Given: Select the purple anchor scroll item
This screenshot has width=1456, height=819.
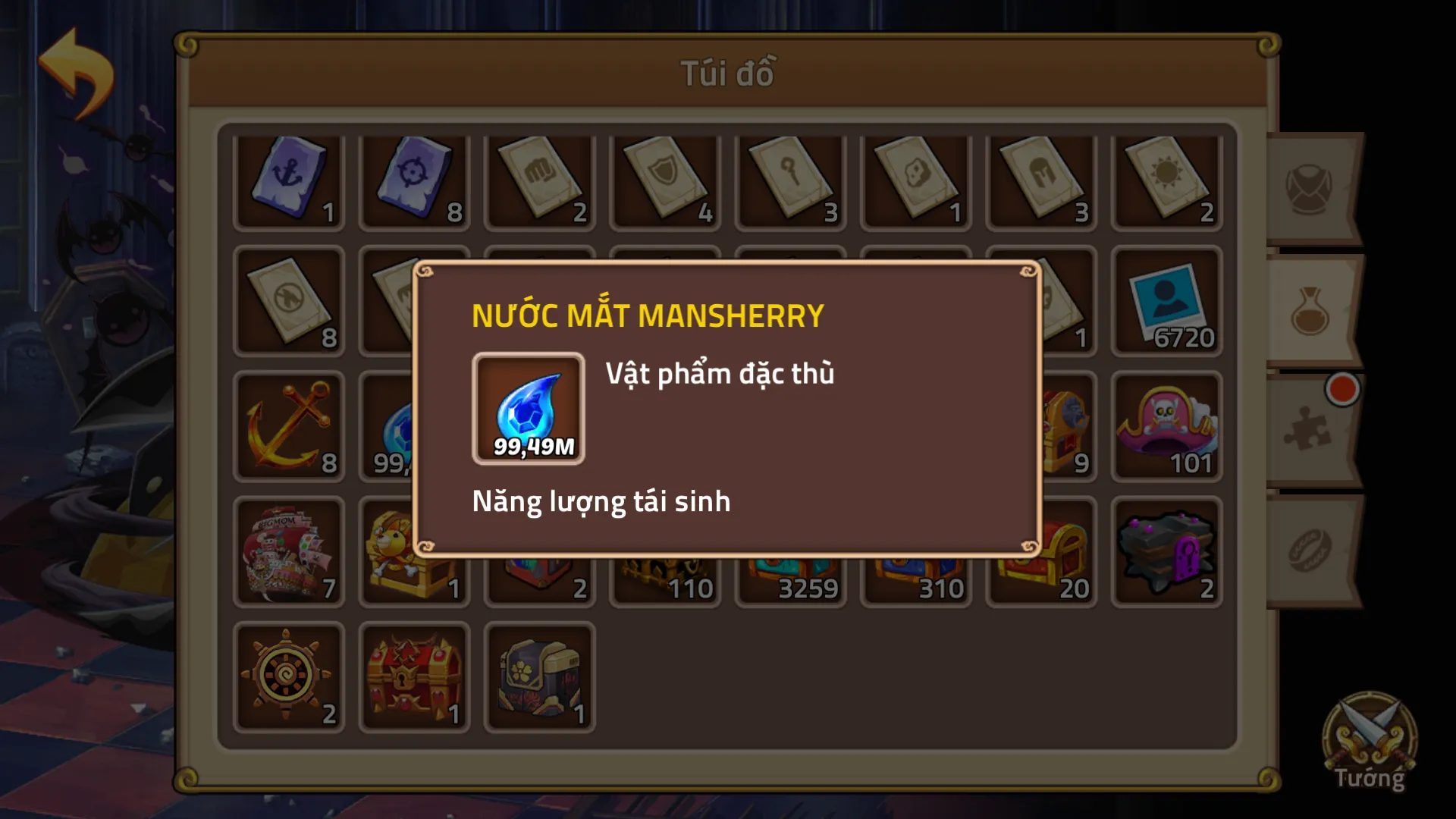Looking at the screenshot, I should (x=289, y=180).
